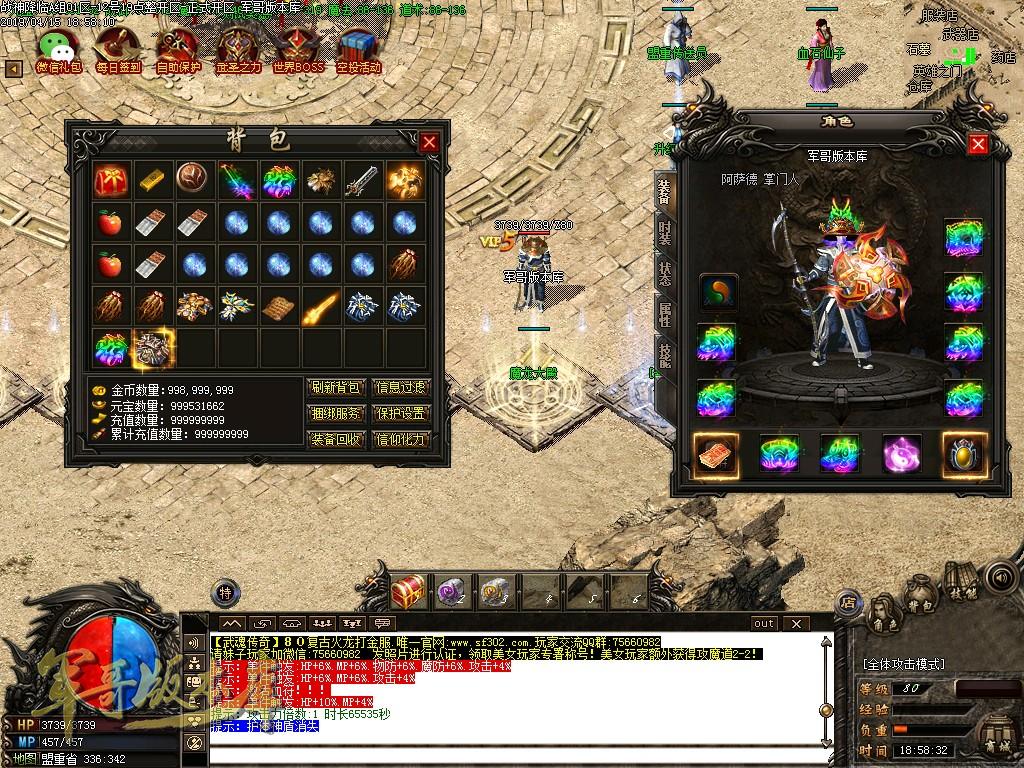Select the yin-yang equipment slot in character panel
Image resolution: width=1024 pixels, height=768 pixels.
(718, 292)
